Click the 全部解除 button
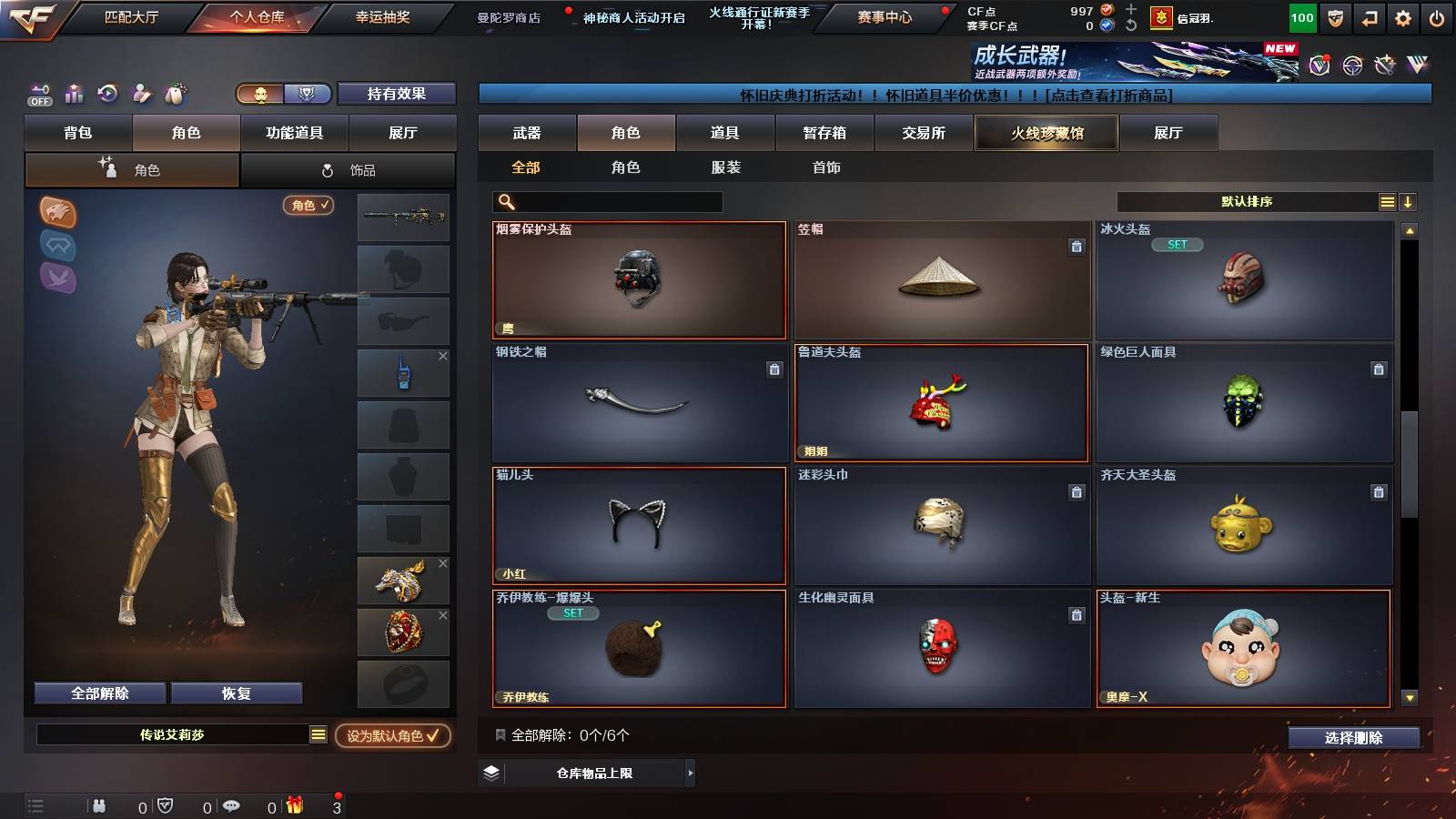 tap(98, 693)
